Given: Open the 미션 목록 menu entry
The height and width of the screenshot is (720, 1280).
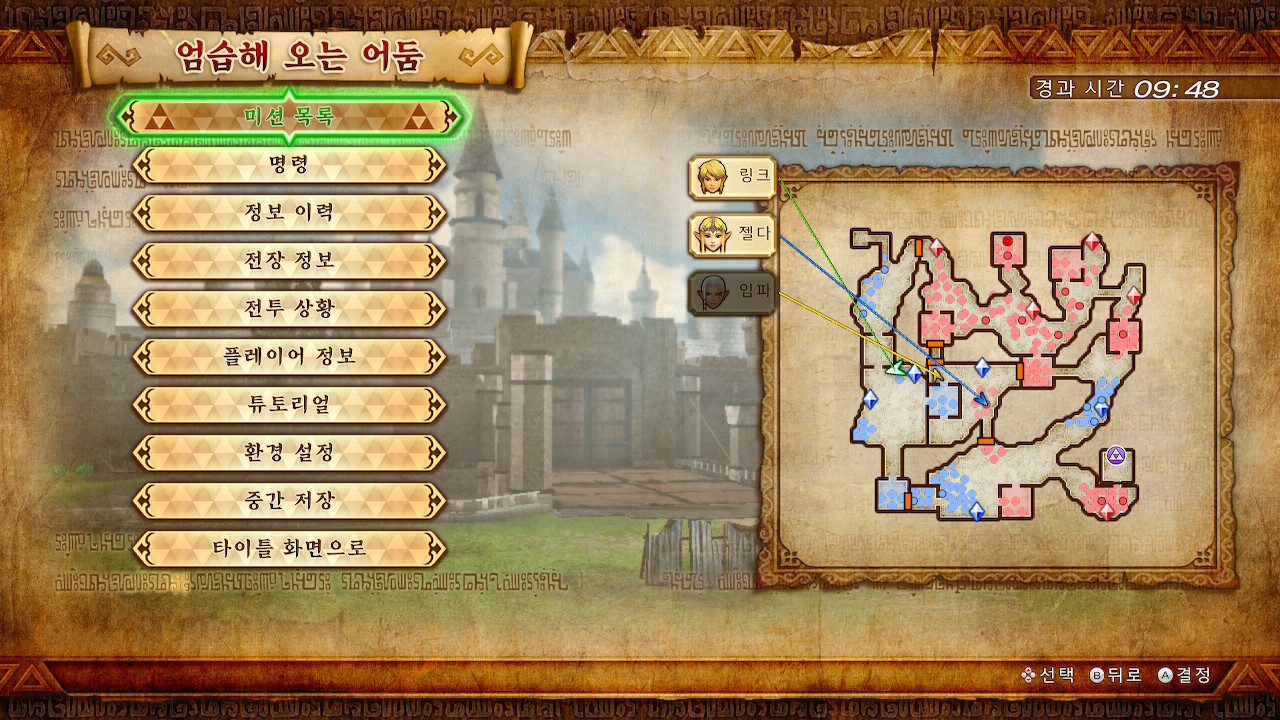Looking at the screenshot, I should click(289, 117).
